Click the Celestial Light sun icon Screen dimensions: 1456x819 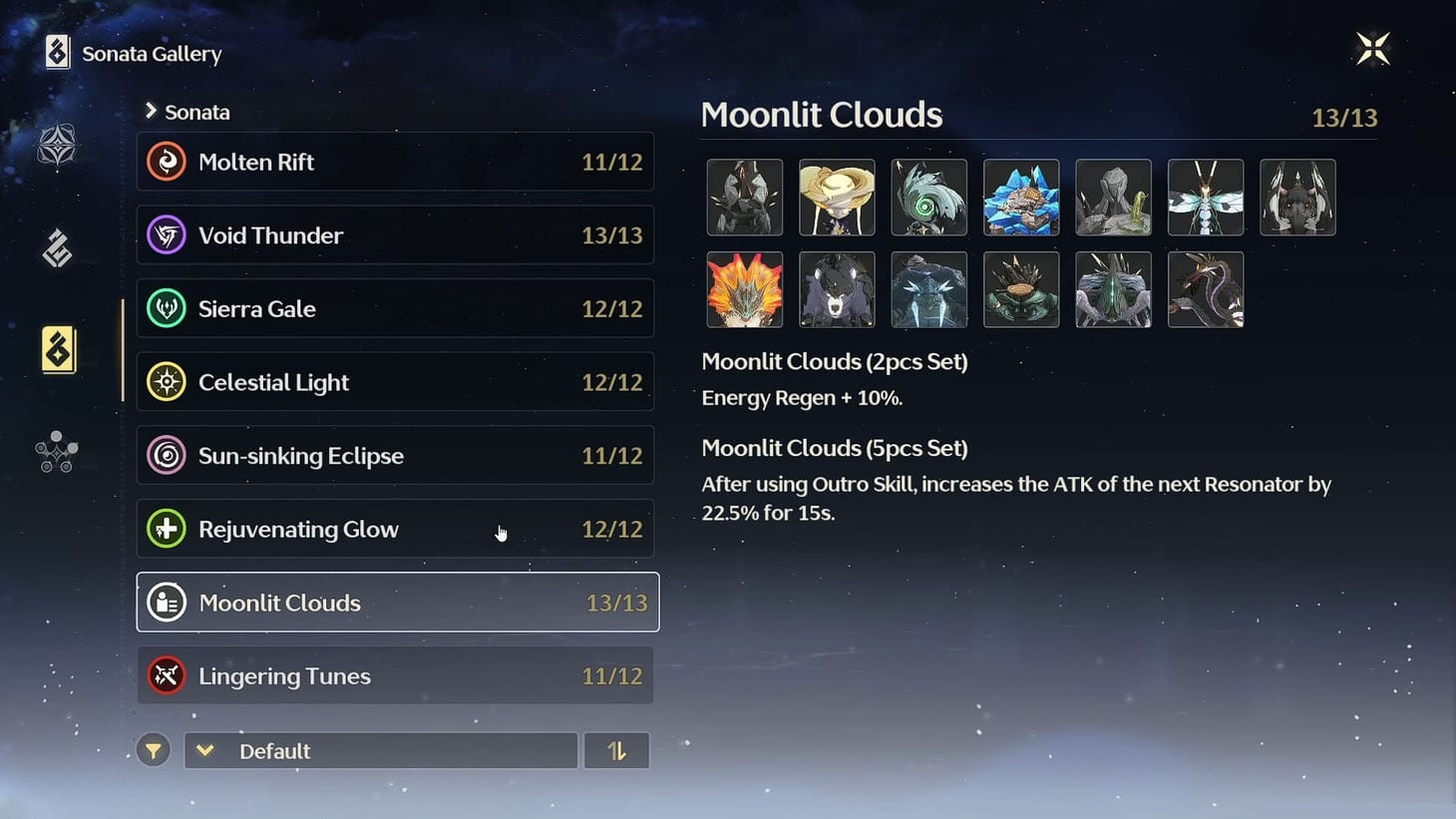166,382
